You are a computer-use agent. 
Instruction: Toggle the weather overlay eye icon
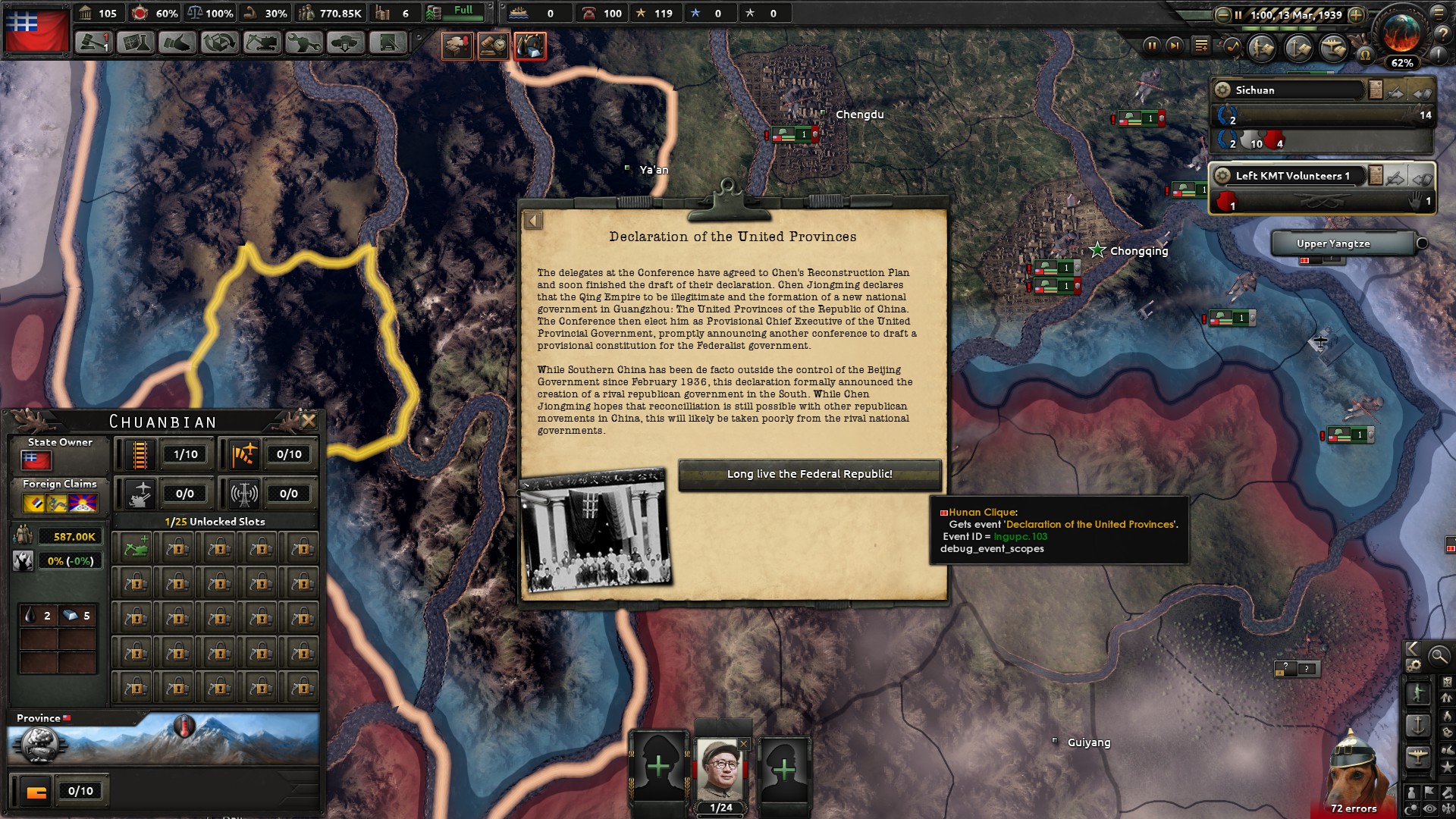pos(1429,808)
